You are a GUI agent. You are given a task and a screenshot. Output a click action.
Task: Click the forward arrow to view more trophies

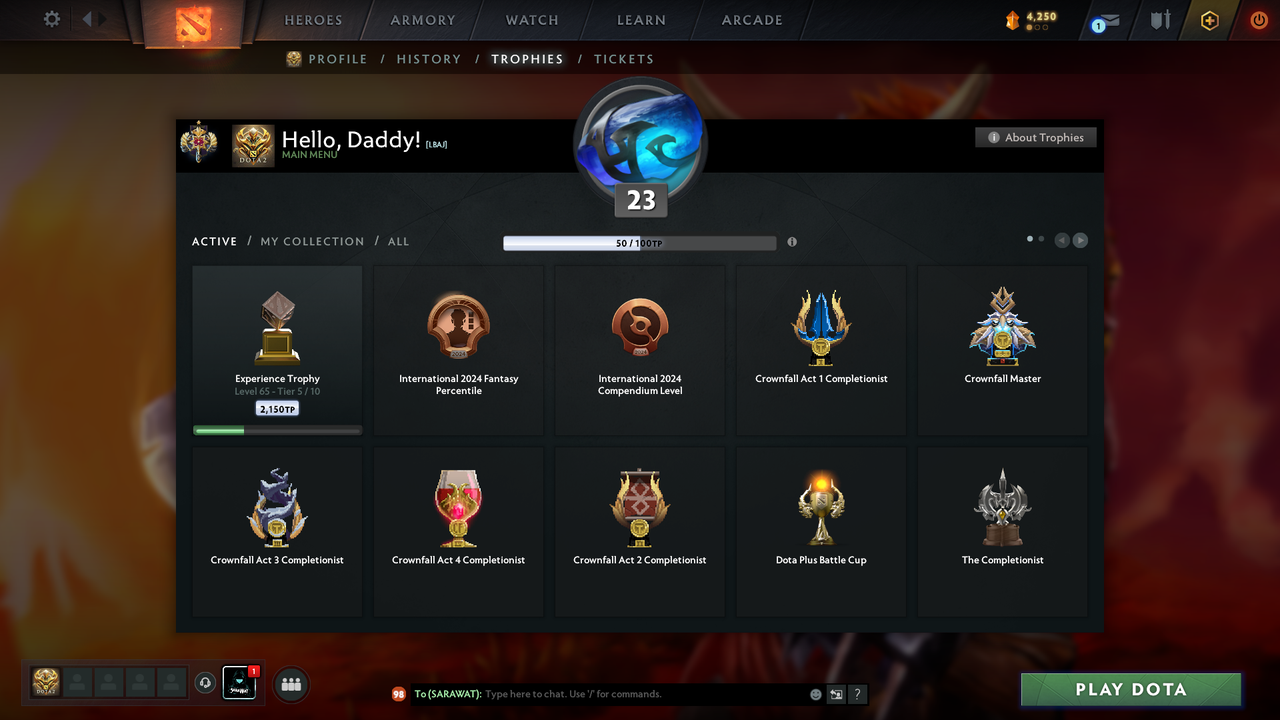1080,240
